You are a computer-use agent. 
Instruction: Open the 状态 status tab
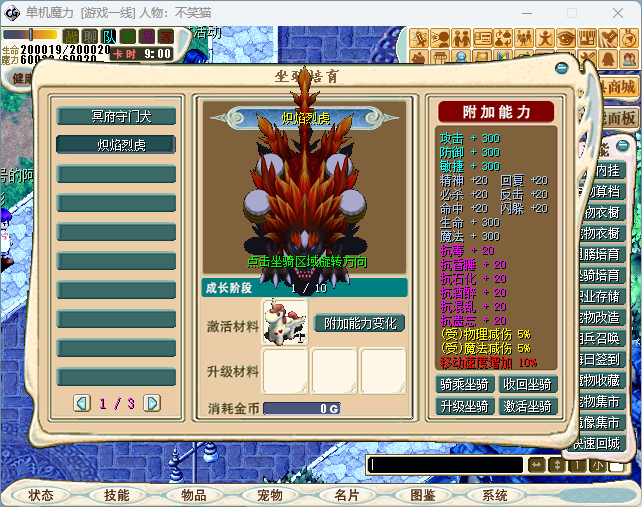point(41,495)
